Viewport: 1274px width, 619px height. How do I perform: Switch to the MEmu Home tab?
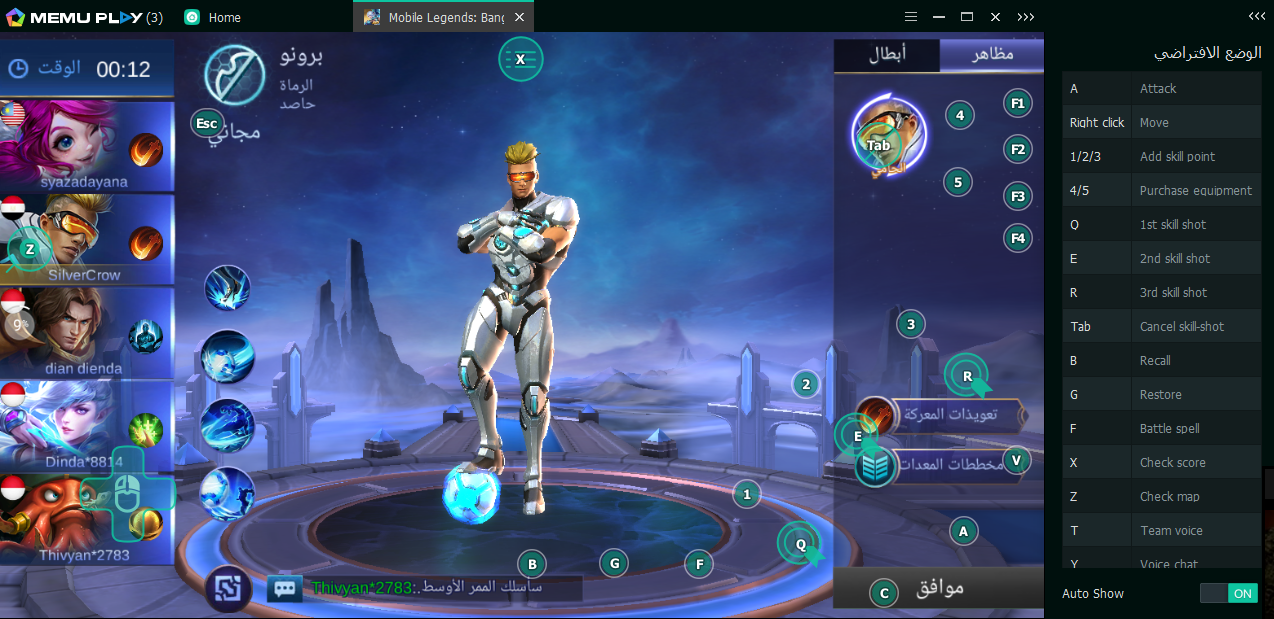(x=213, y=17)
